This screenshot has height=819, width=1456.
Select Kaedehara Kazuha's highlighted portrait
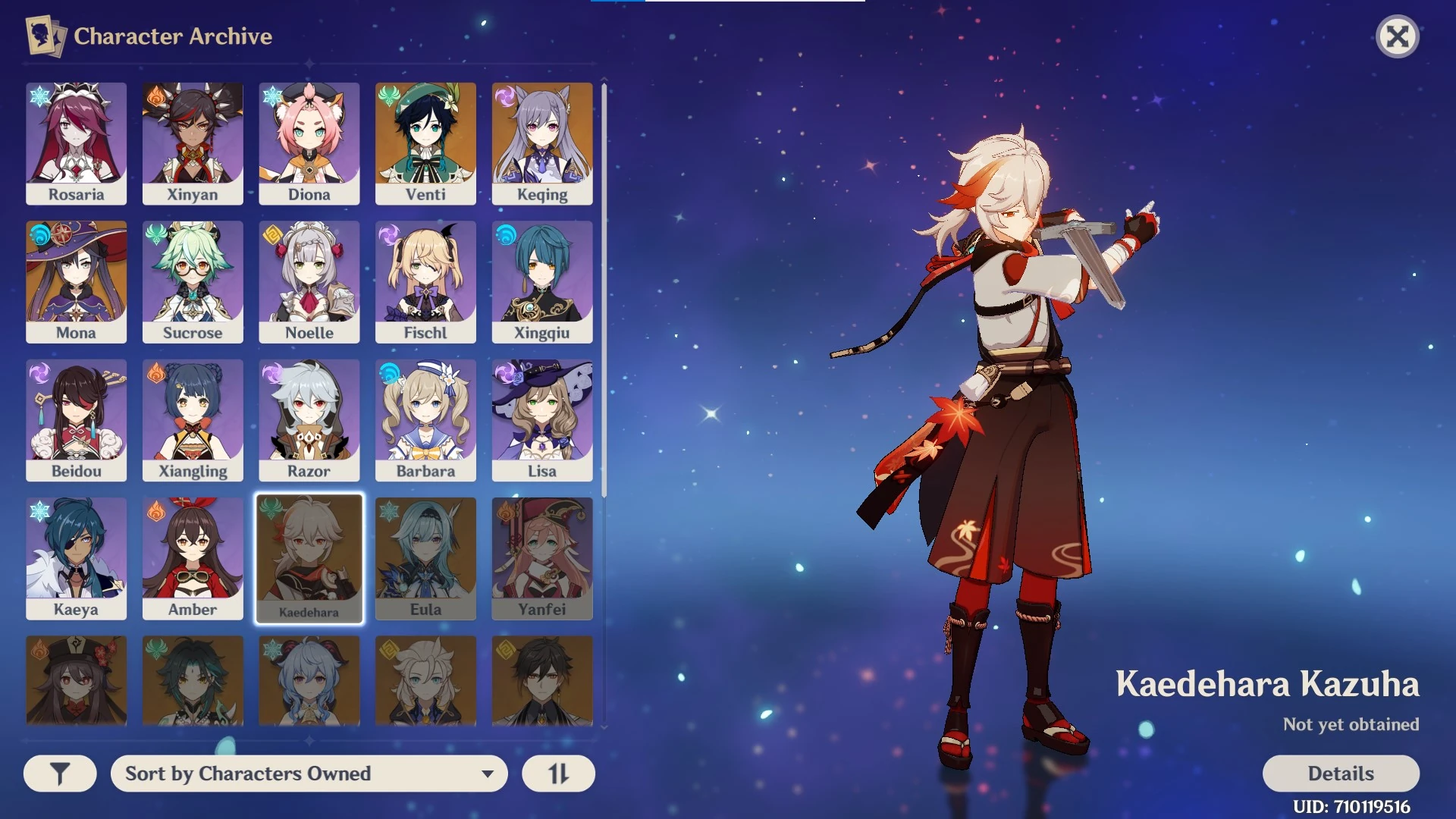point(309,558)
